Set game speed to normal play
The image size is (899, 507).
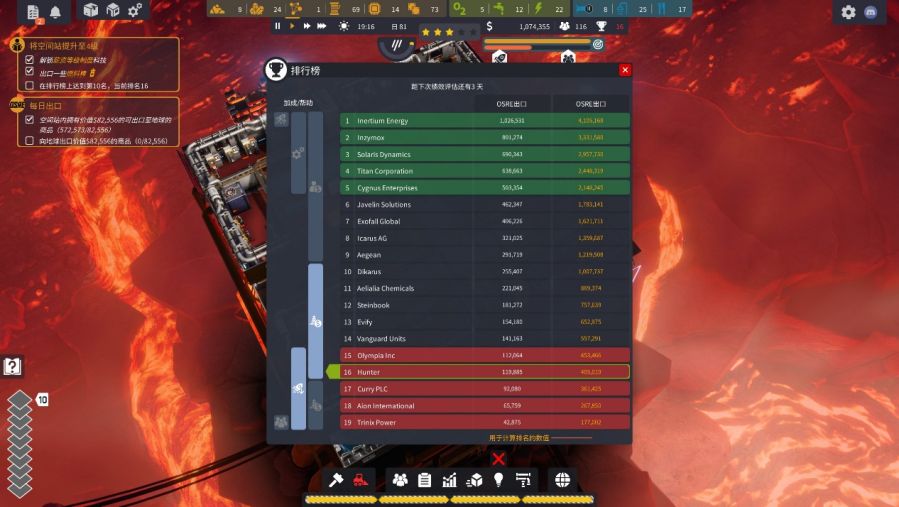point(292,26)
